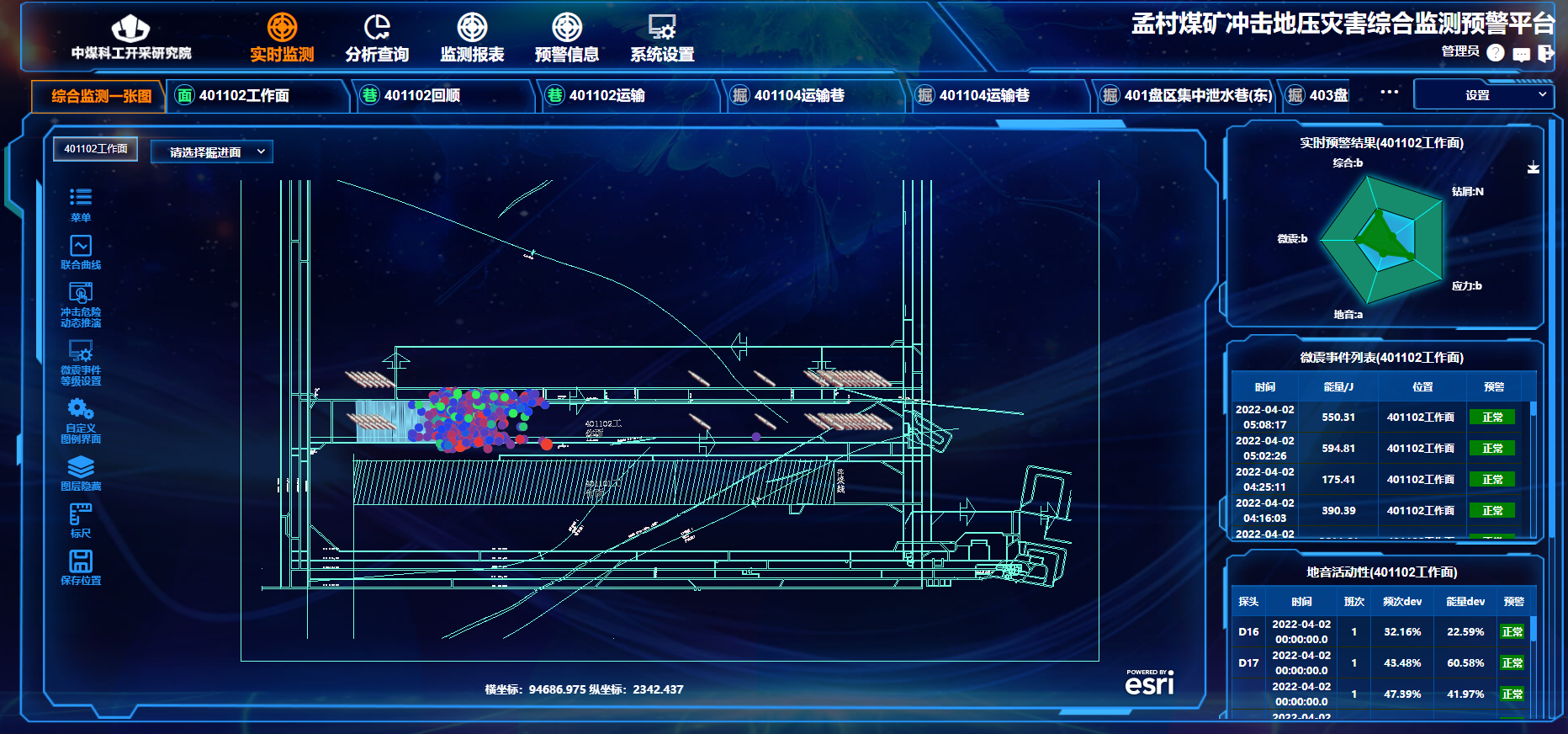Switch to the 综合监测一张图 tab
Viewport: 1568px width, 734px height.
click(x=100, y=96)
